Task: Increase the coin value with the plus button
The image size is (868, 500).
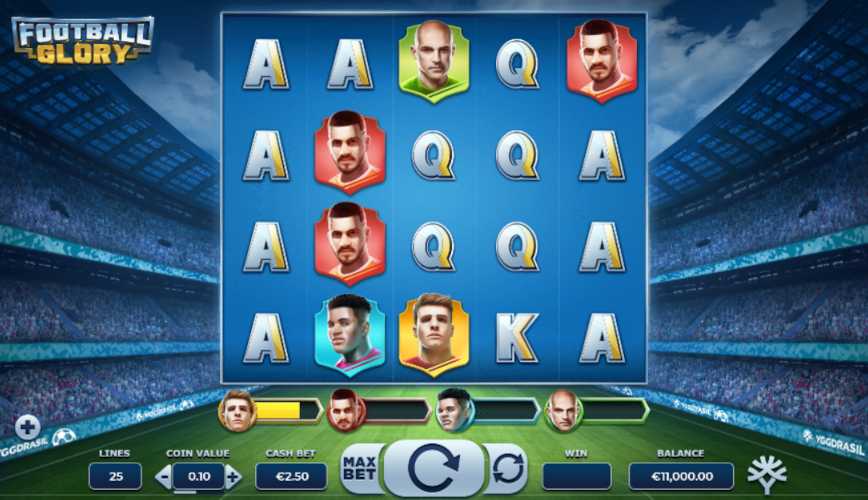Action: click(x=233, y=477)
